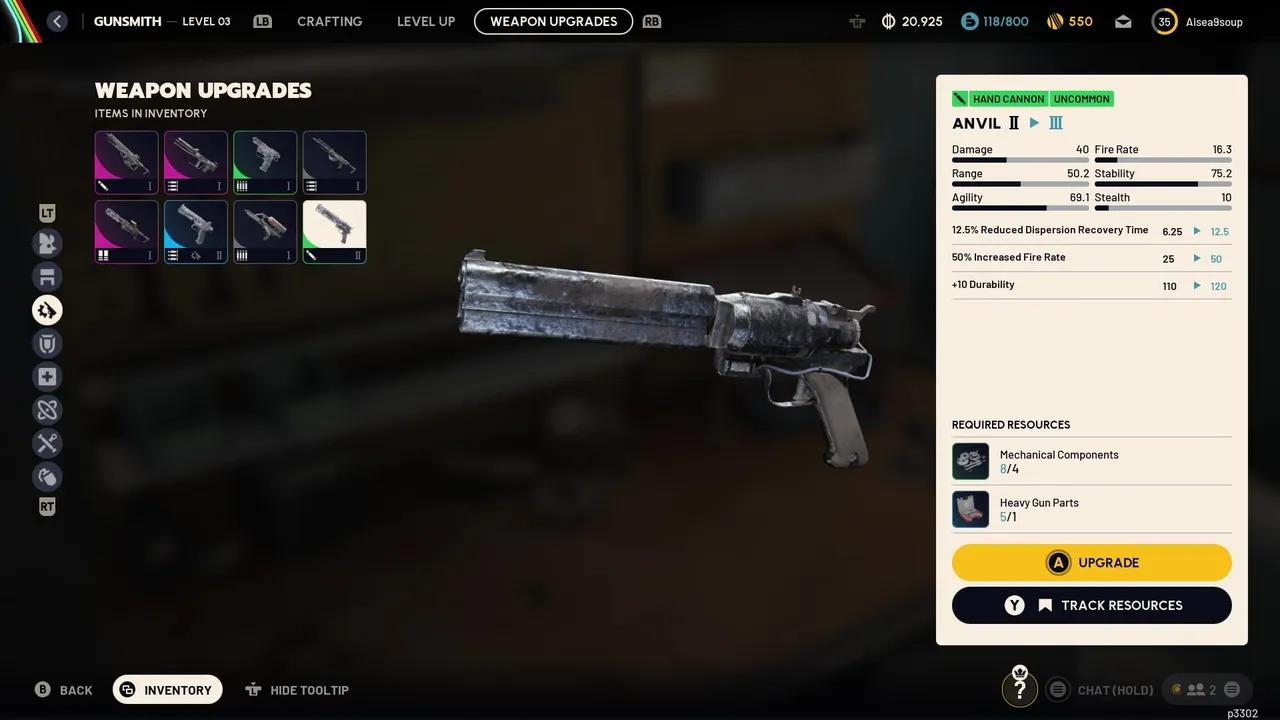
Task: Hide the tooltip panel
Action: [x=297, y=690]
